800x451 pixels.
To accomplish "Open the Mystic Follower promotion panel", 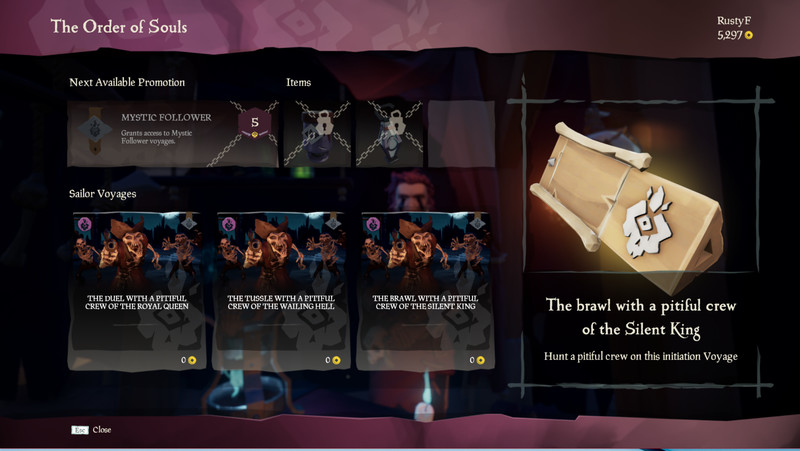I will [172, 133].
